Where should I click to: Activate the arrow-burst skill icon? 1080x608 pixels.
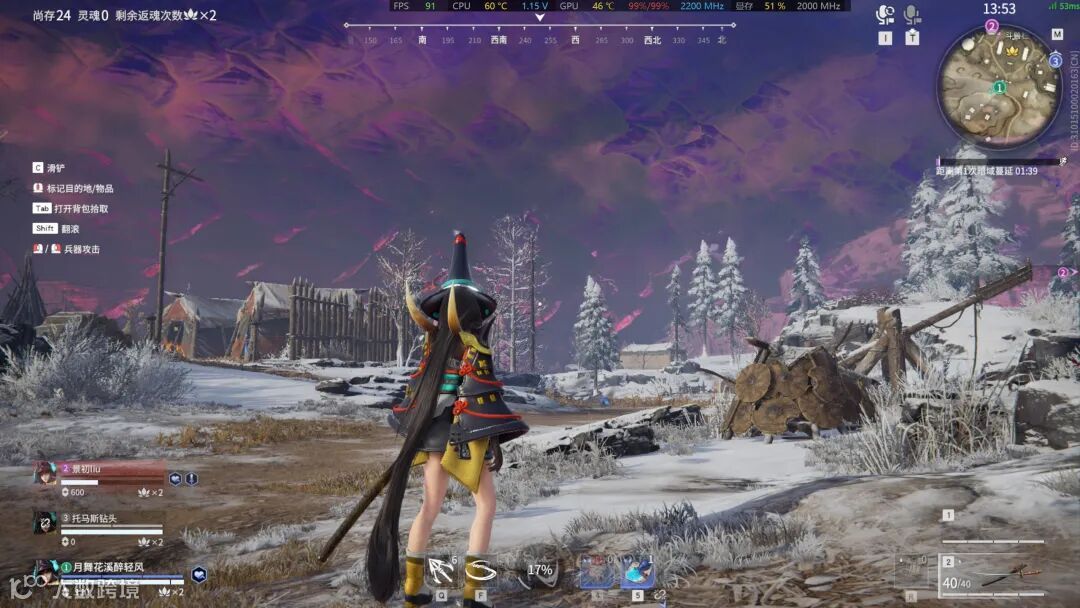pos(441,572)
